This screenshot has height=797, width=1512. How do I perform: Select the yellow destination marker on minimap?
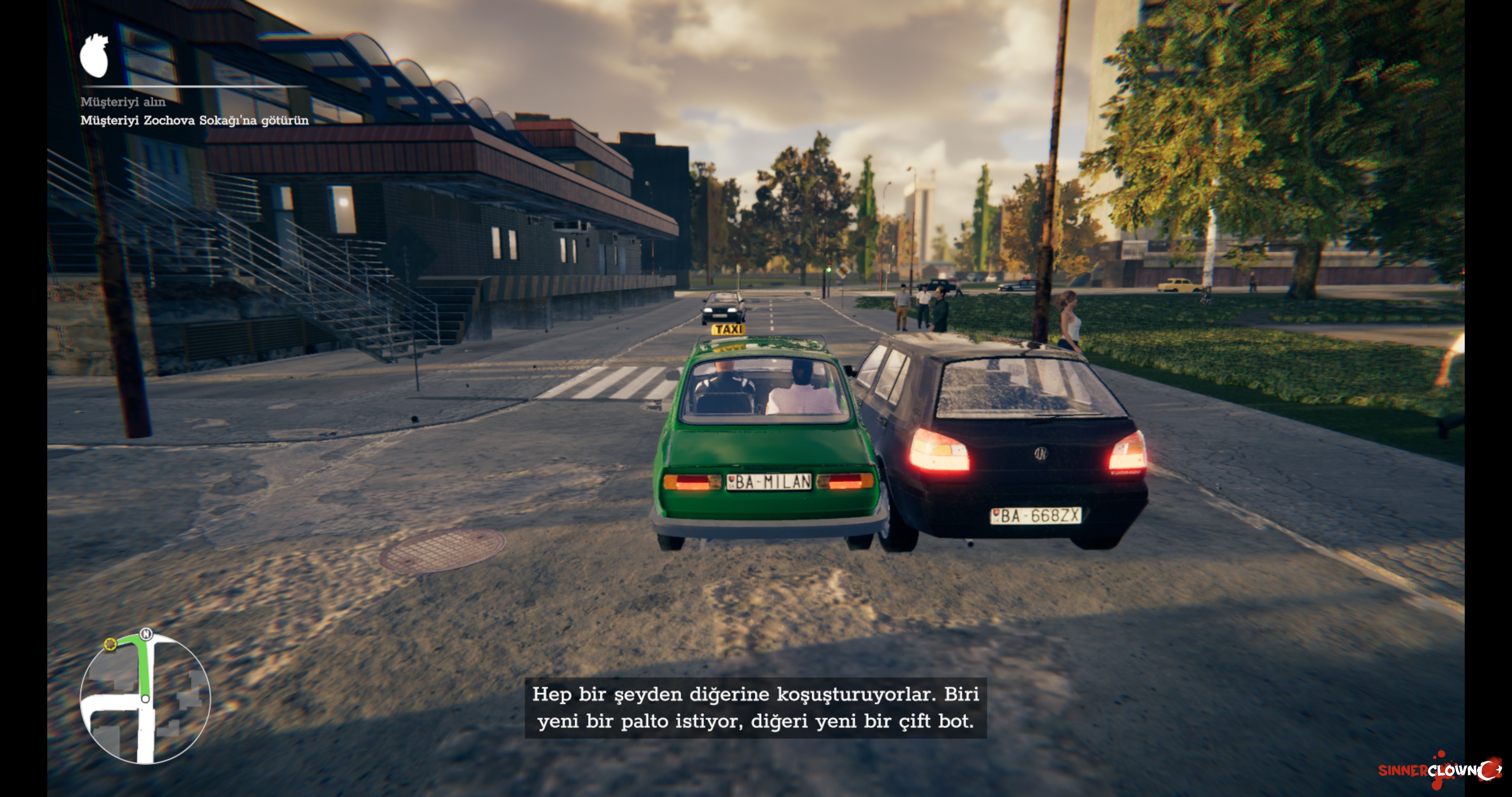pos(110,644)
